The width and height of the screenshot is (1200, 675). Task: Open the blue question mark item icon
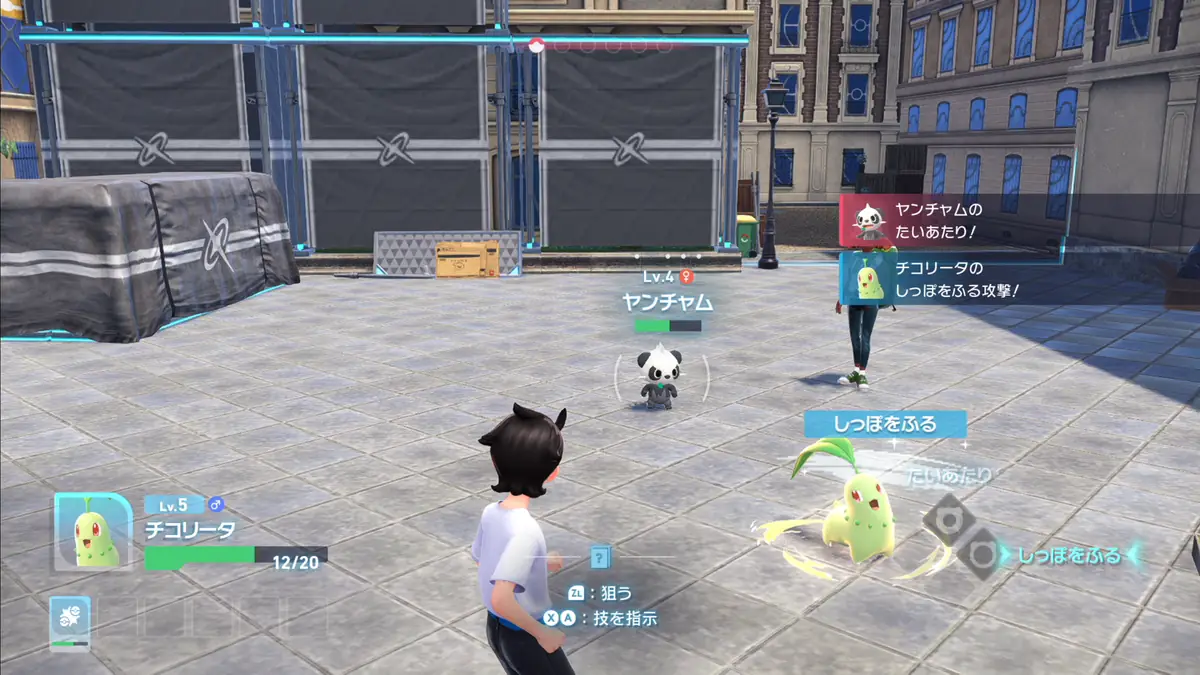click(599, 555)
